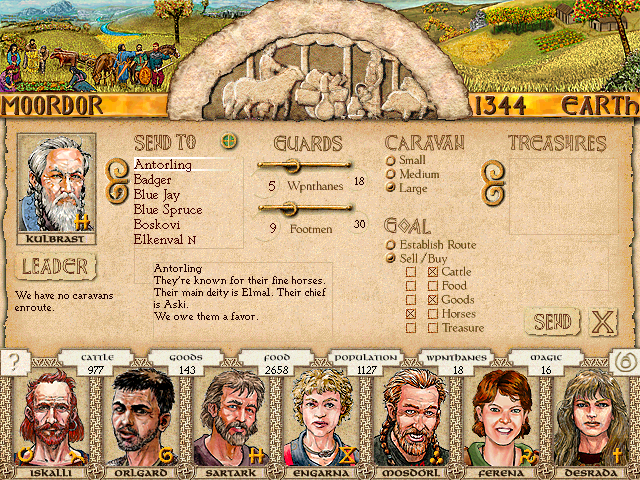The height and width of the screenshot is (480, 640).
Task: Choose the Badger clan as destination
Action: coord(152,180)
